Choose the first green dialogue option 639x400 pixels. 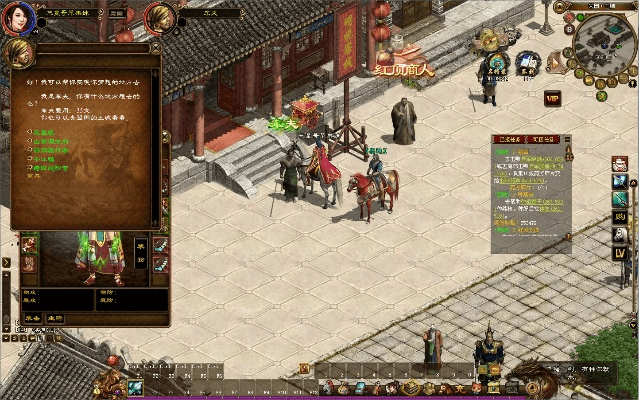[40, 131]
